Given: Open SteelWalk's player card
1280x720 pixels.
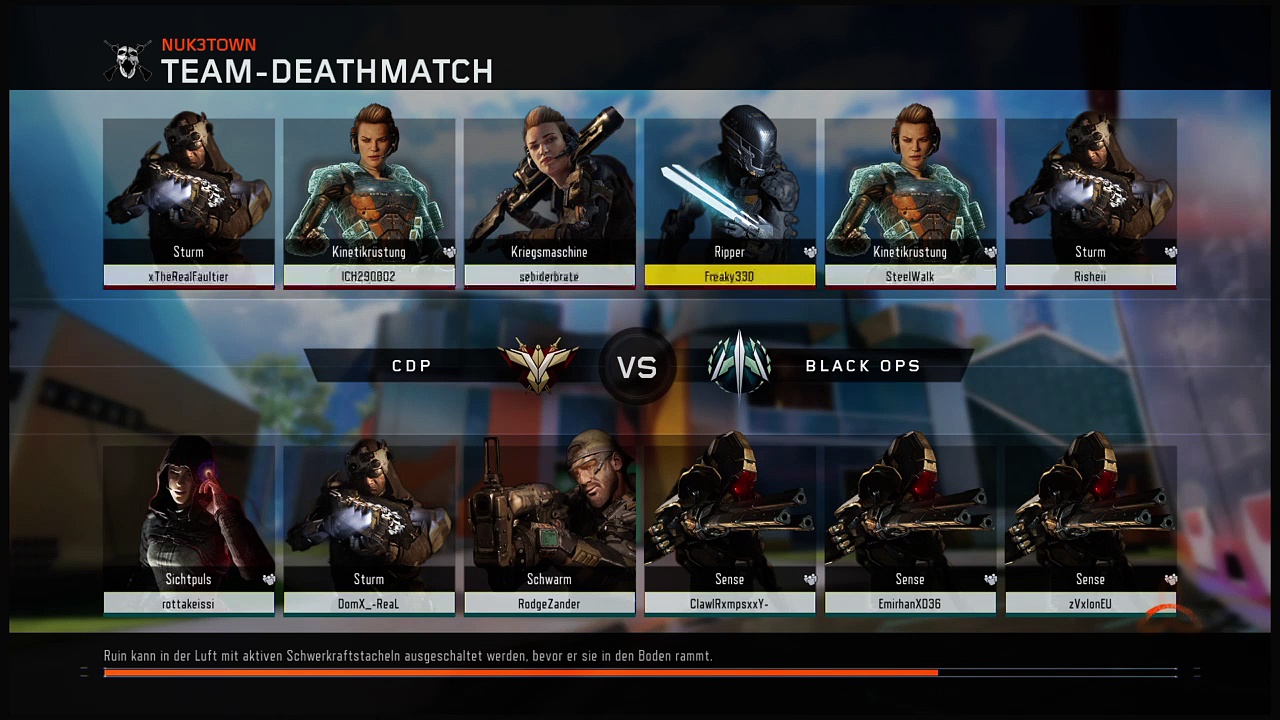Looking at the screenshot, I should [910, 203].
